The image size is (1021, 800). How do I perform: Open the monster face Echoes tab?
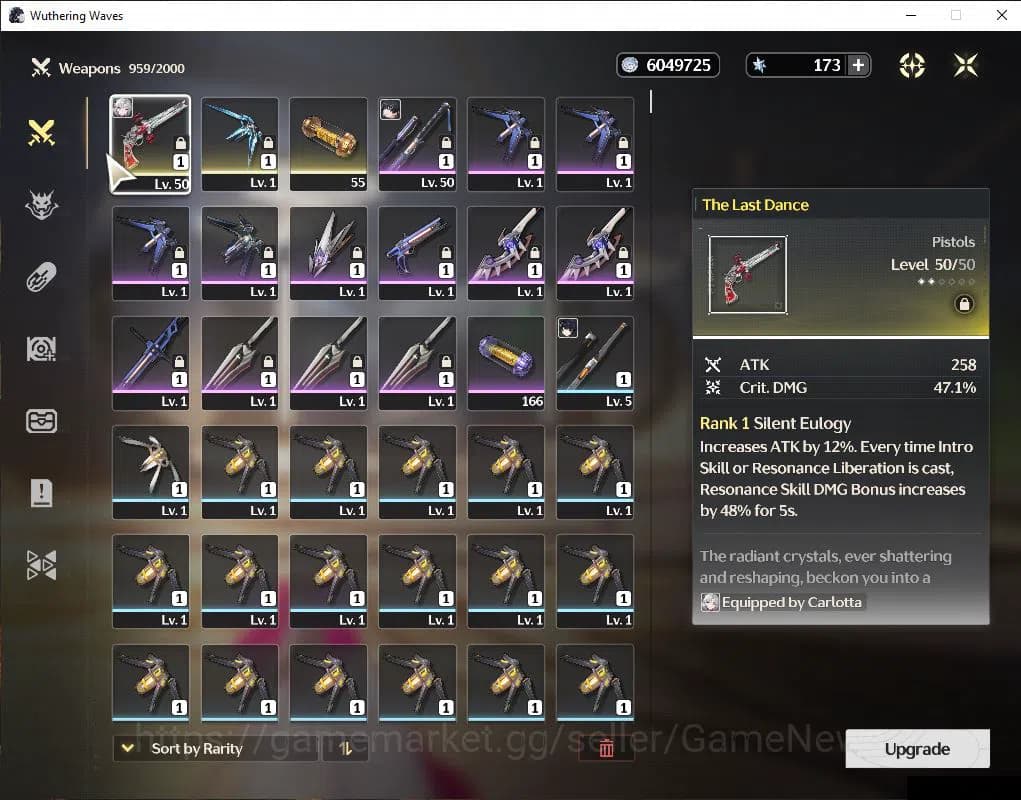coord(41,205)
